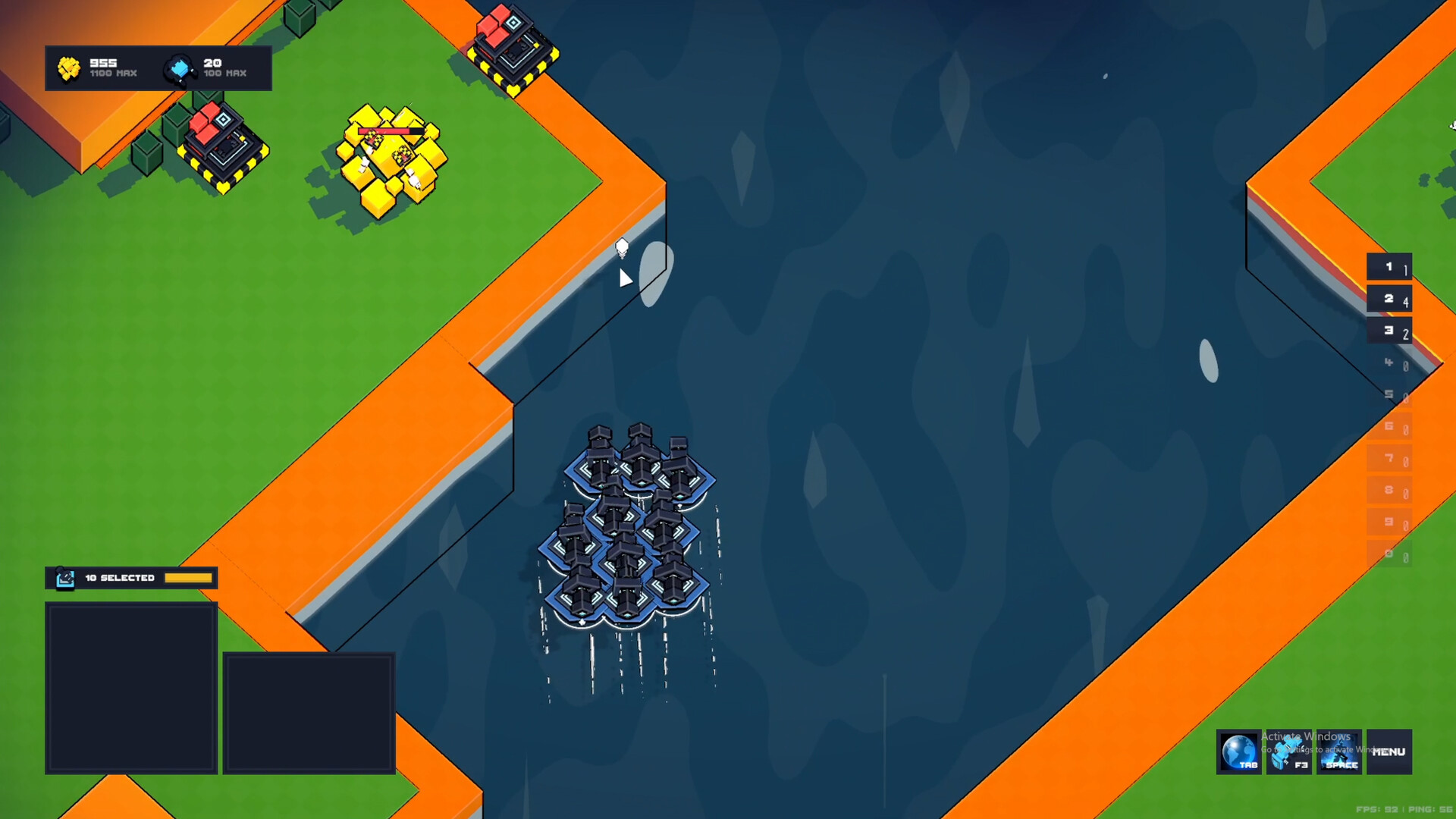Click the blue supply icon showing 20
The width and height of the screenshot is (1456, 819).
(180, 67)
